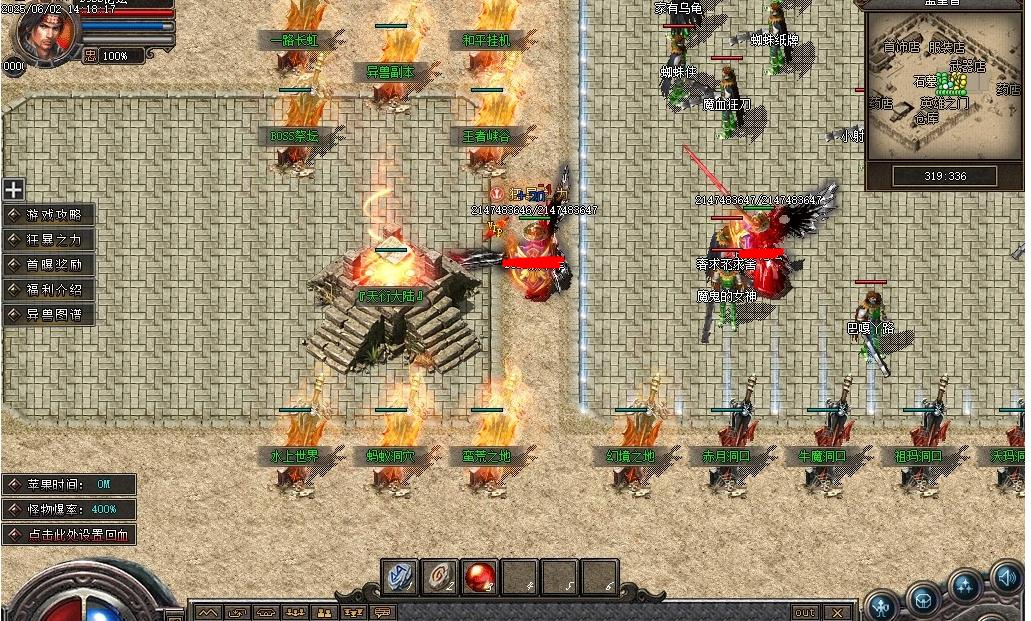Use the blue rune item in hotbar slot 1
Image resolution: width=1031 pixels, height=621 pixels.
click(401, 576)
